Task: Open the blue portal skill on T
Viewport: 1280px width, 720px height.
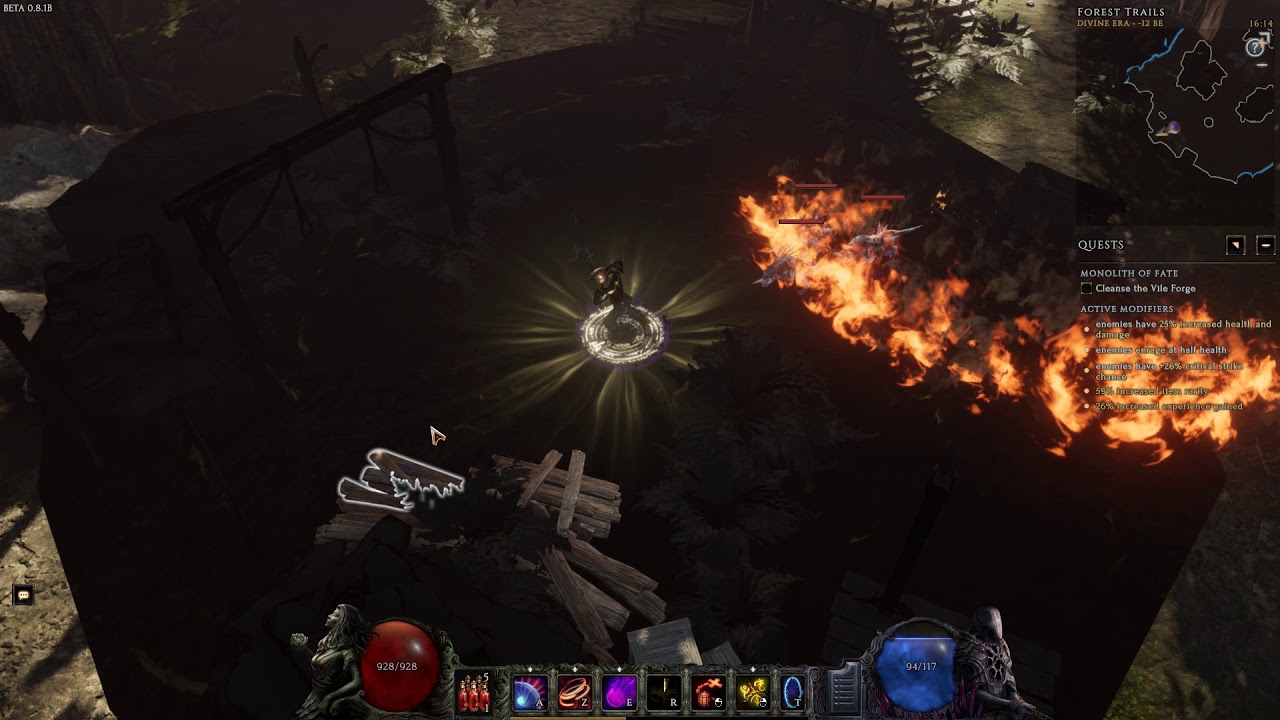Action: [x=792, y=692]
